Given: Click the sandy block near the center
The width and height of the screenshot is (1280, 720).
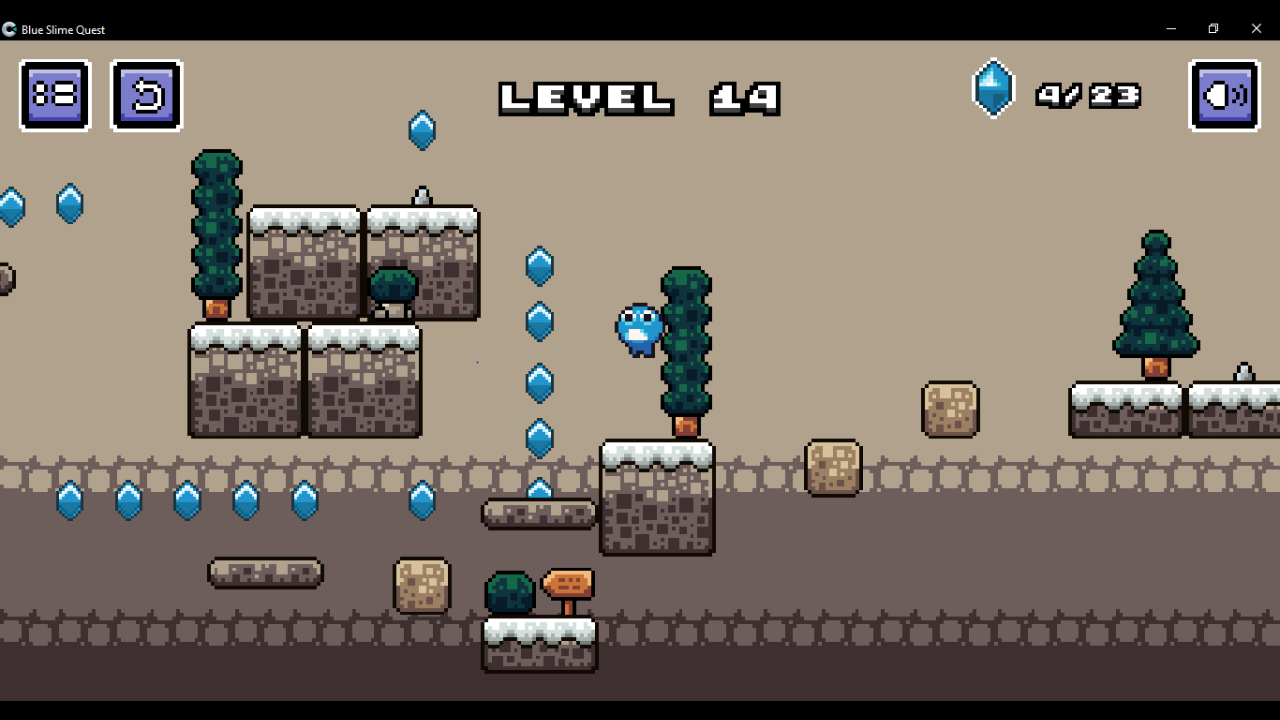Looking at the screenshot, I should tap(833, 468).
